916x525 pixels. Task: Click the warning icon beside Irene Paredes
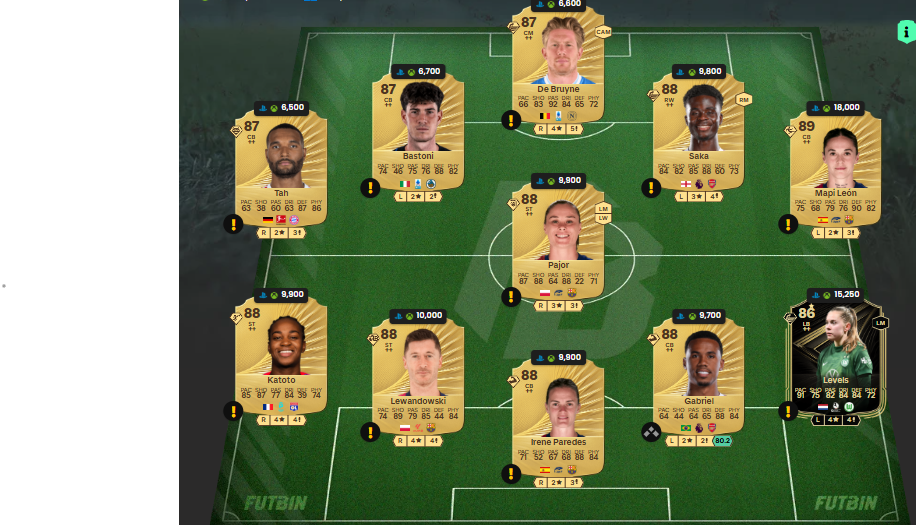pos(511,473)
